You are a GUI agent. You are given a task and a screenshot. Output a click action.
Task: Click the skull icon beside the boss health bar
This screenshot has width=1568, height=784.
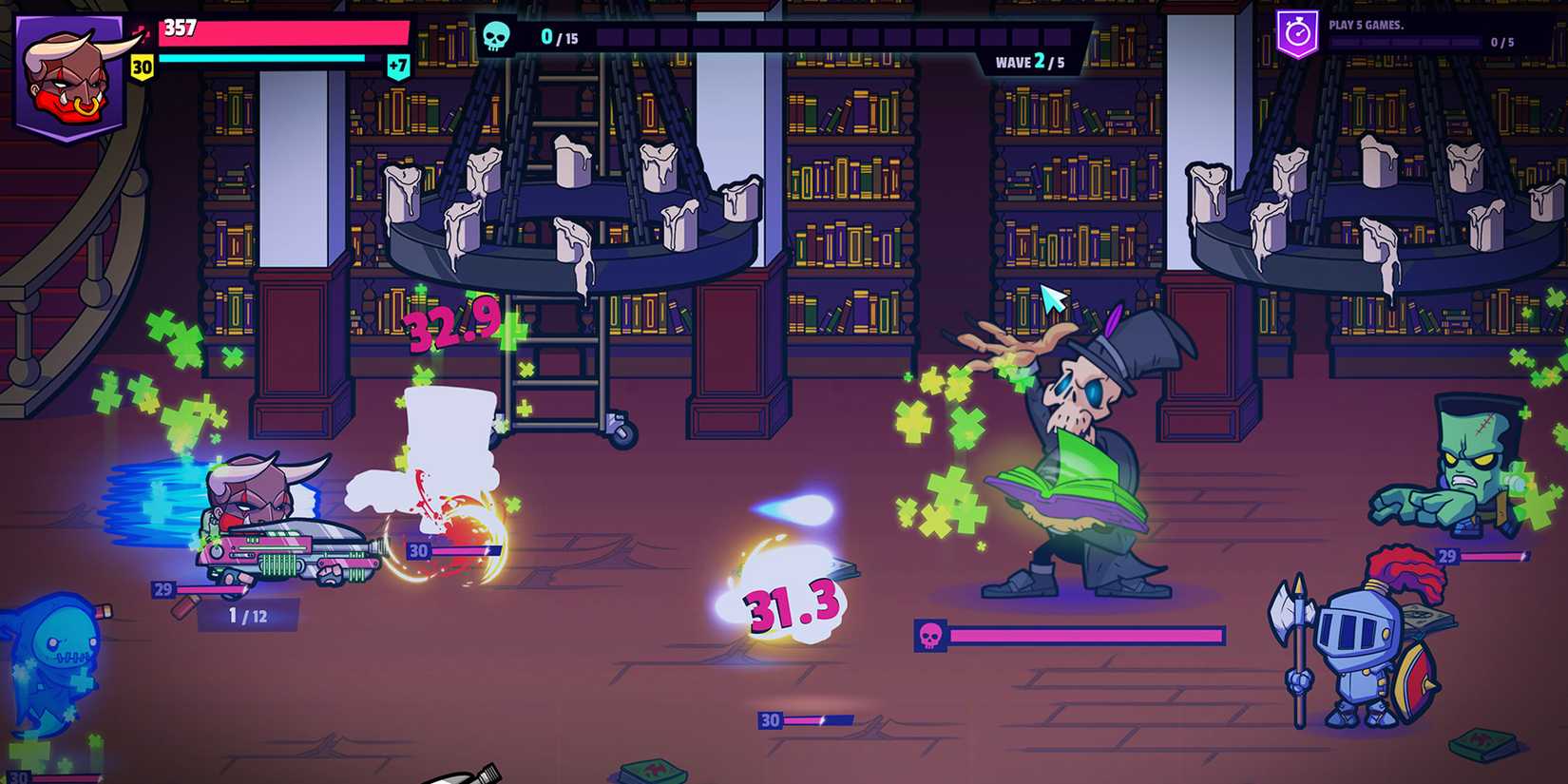(930, 635)
